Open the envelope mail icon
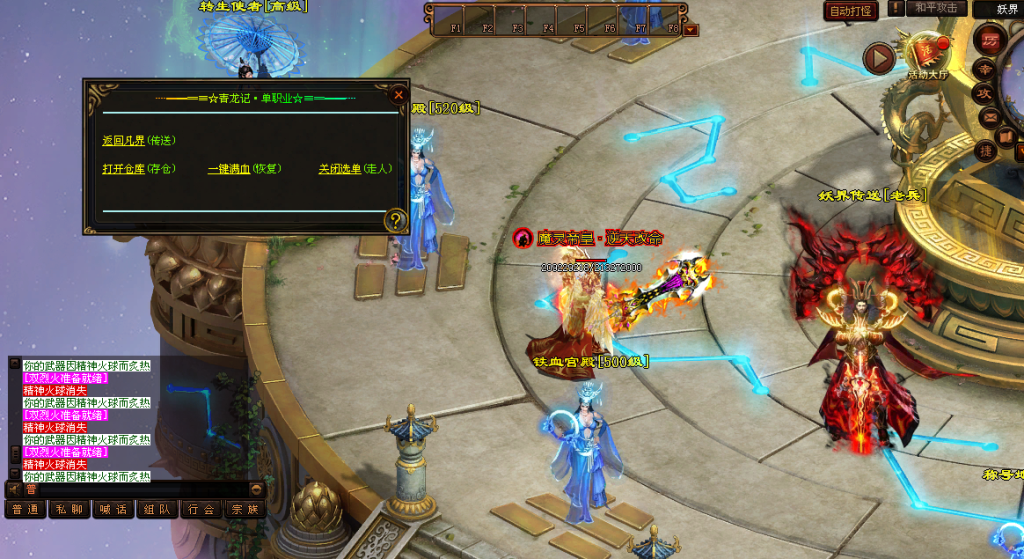 pos(990,115)
